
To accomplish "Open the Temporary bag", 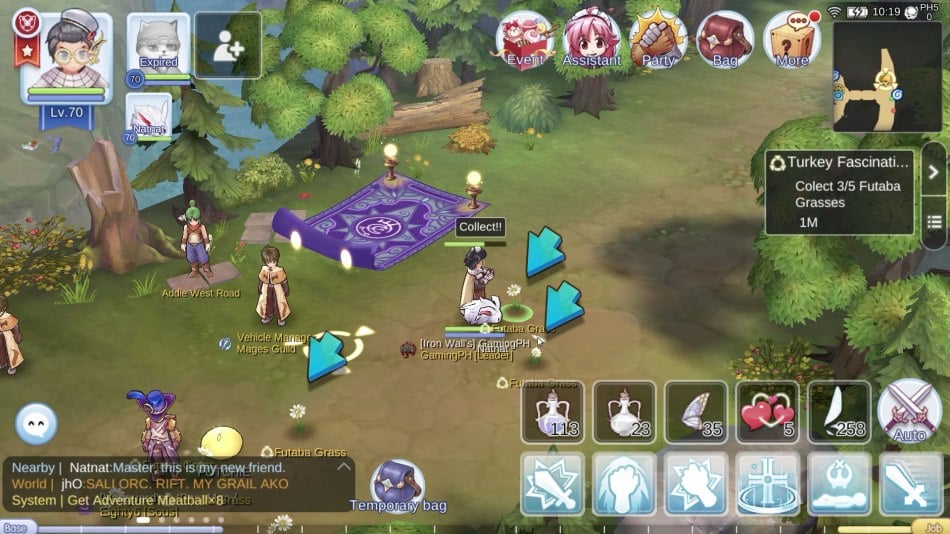I will tap(398, 485).
